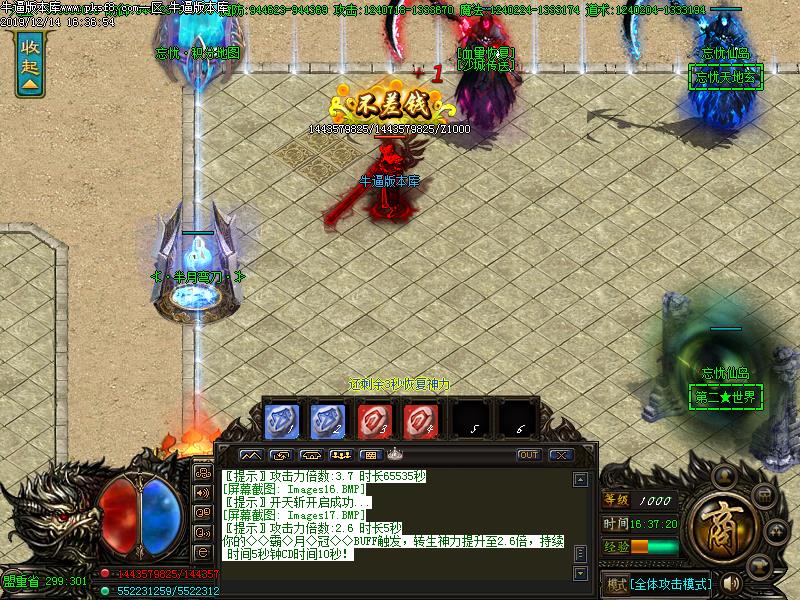Use the blue potion in slot 2
800x600 pixels.
point(328,418)
